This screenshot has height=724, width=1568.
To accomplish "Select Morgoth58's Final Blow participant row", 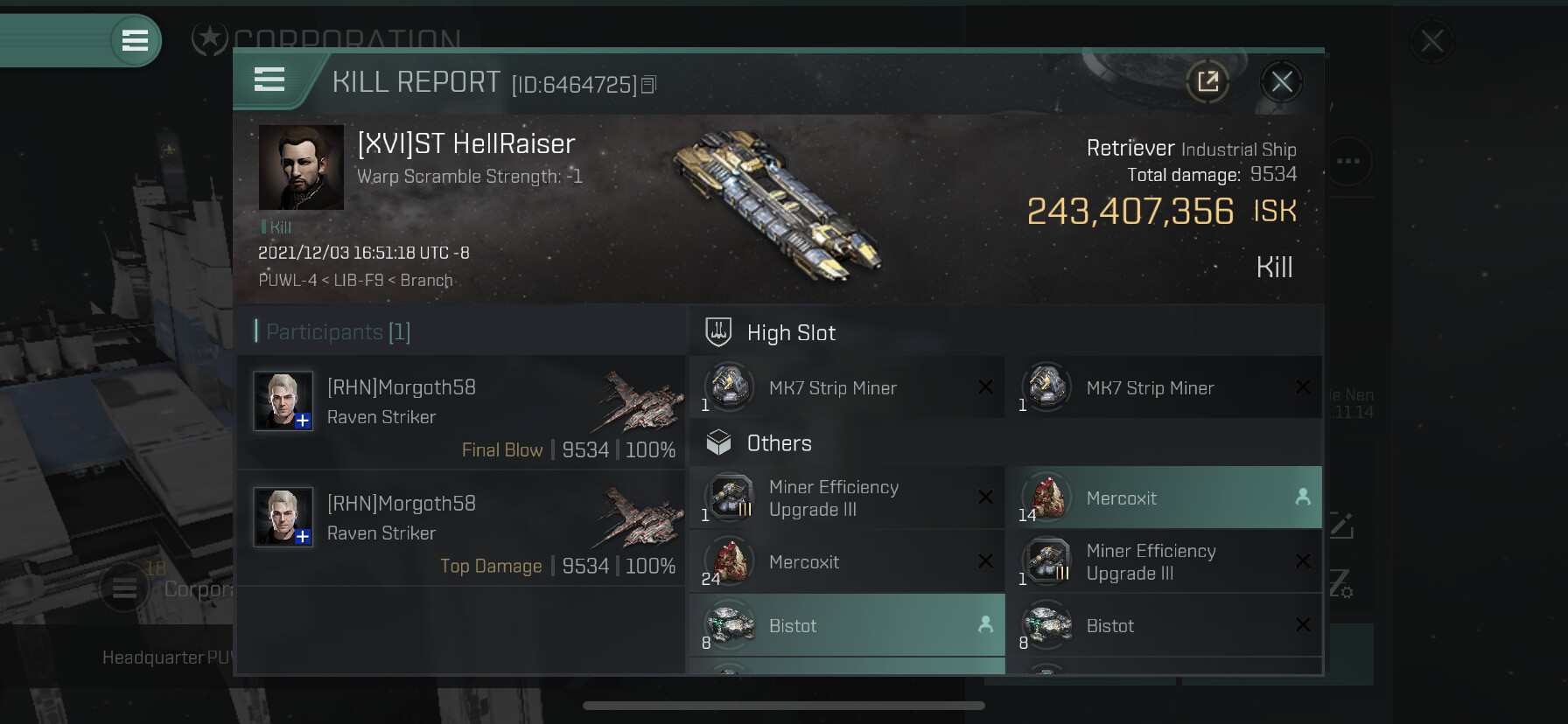I will tap(461, 413).
